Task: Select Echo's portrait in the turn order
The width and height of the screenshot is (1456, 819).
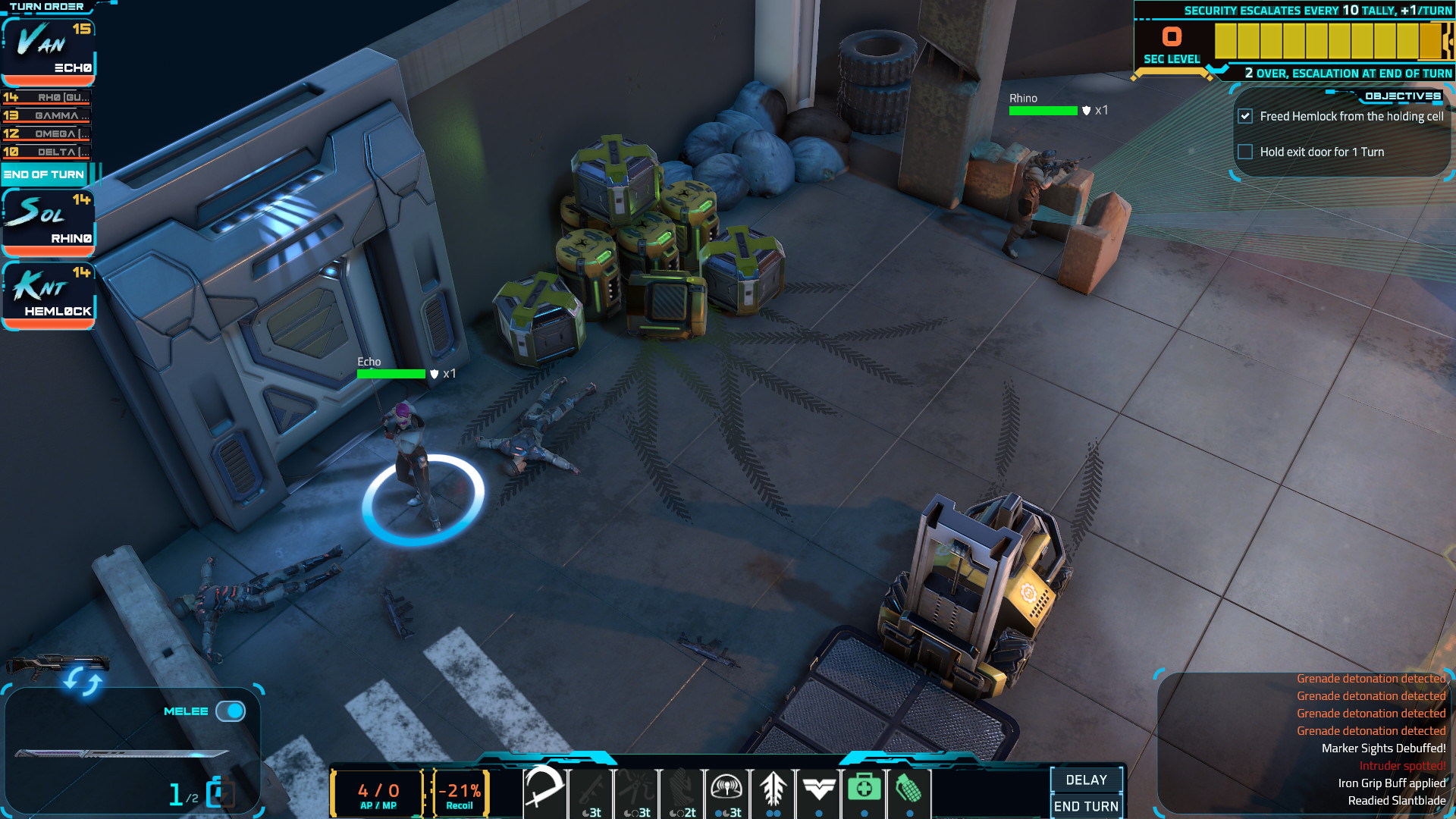Action: (x=48, y=47)
